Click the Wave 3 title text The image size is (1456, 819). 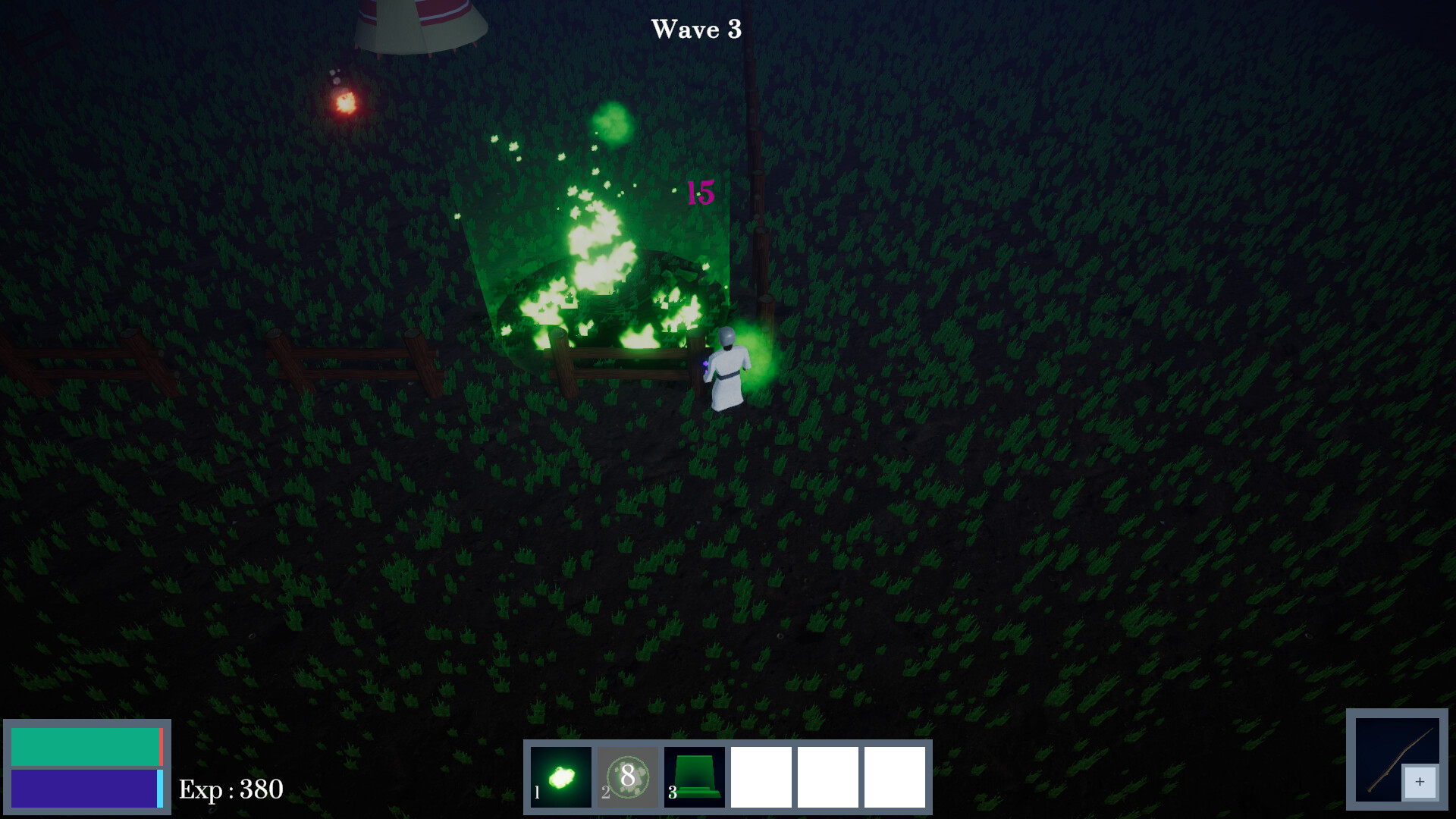(696, 30)
